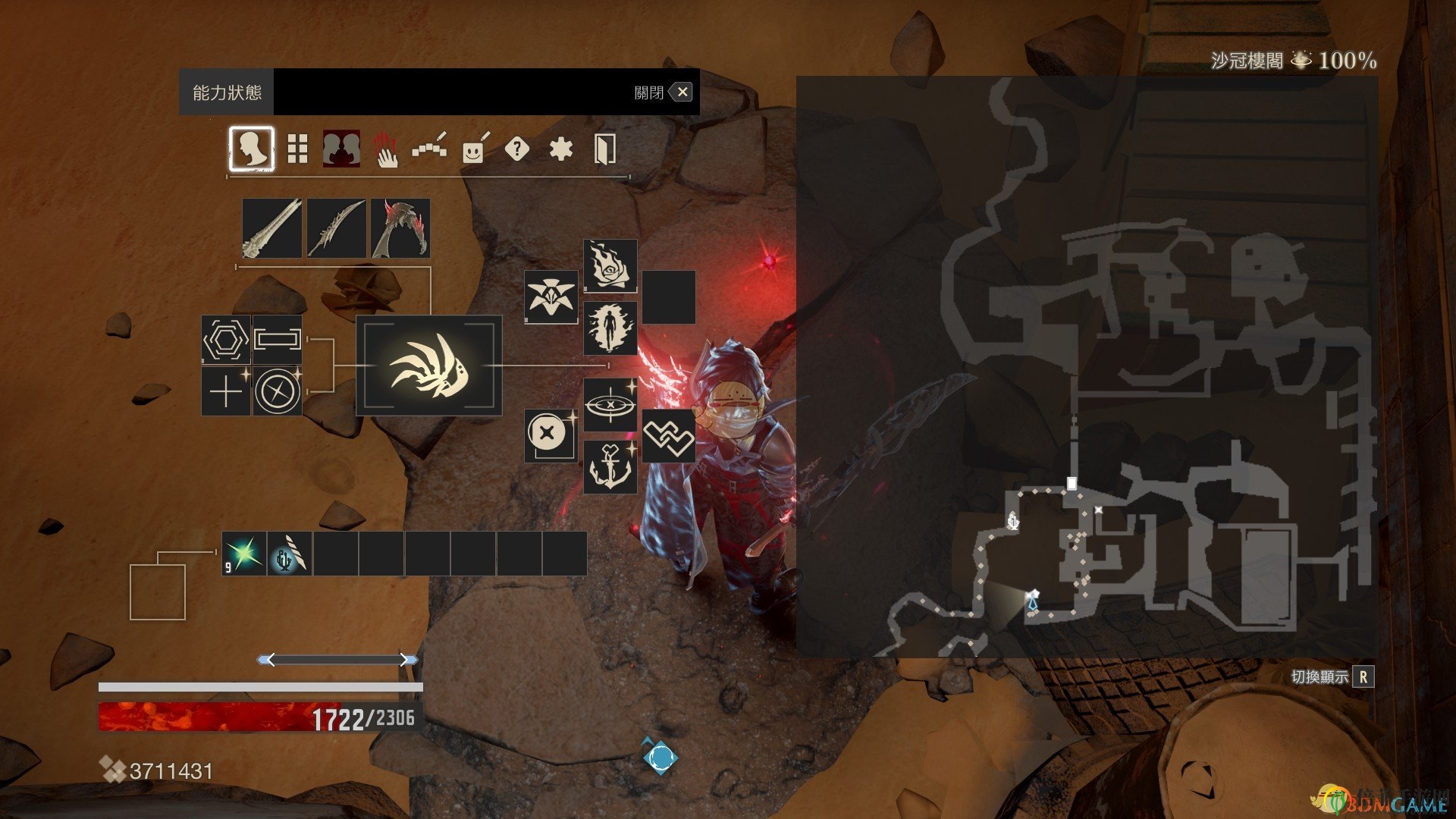Select the hexagon passive skill icon
The image size is (1456, 819).
pos(225,339)
